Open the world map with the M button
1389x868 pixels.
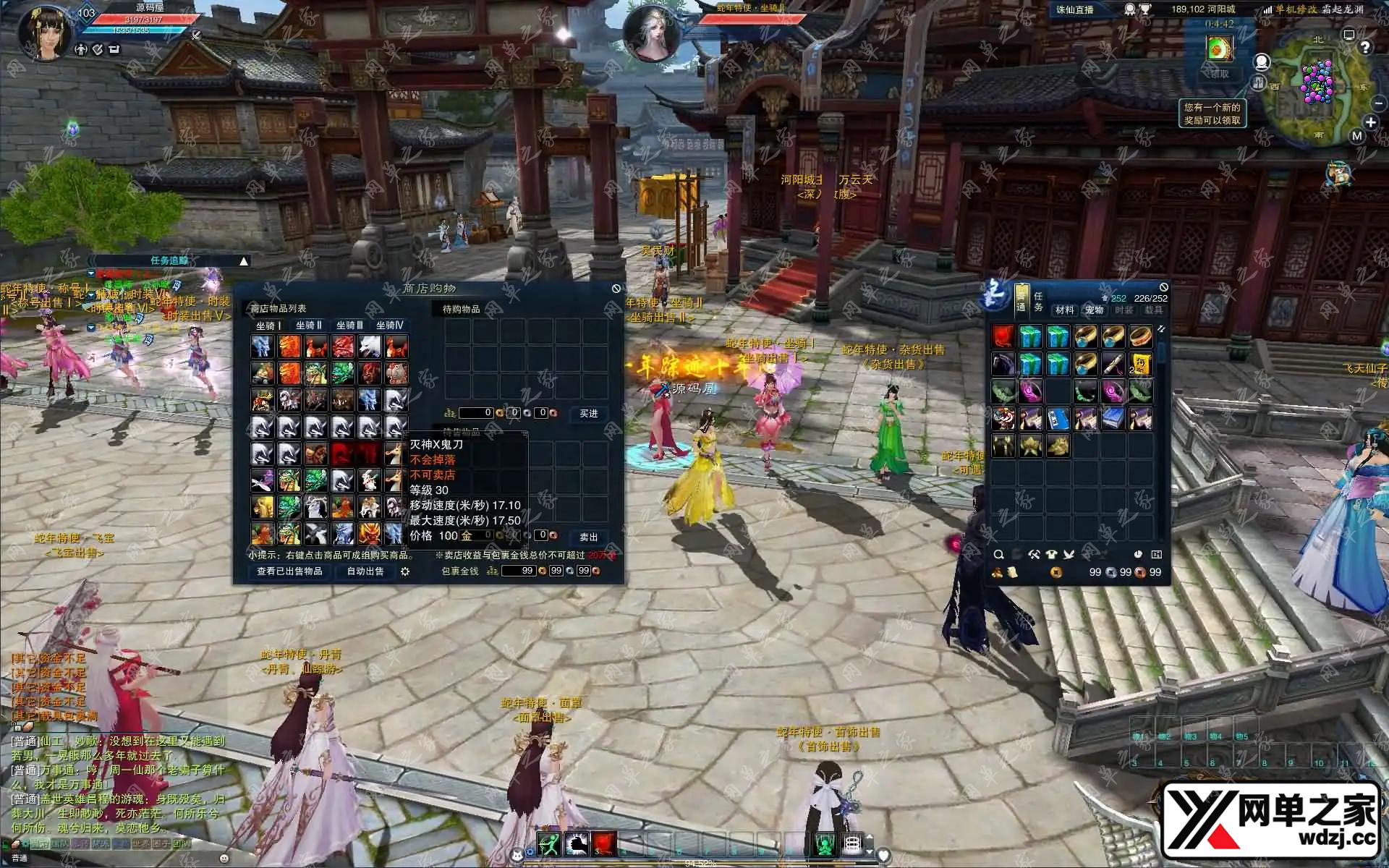click(x=1356, y=136)
